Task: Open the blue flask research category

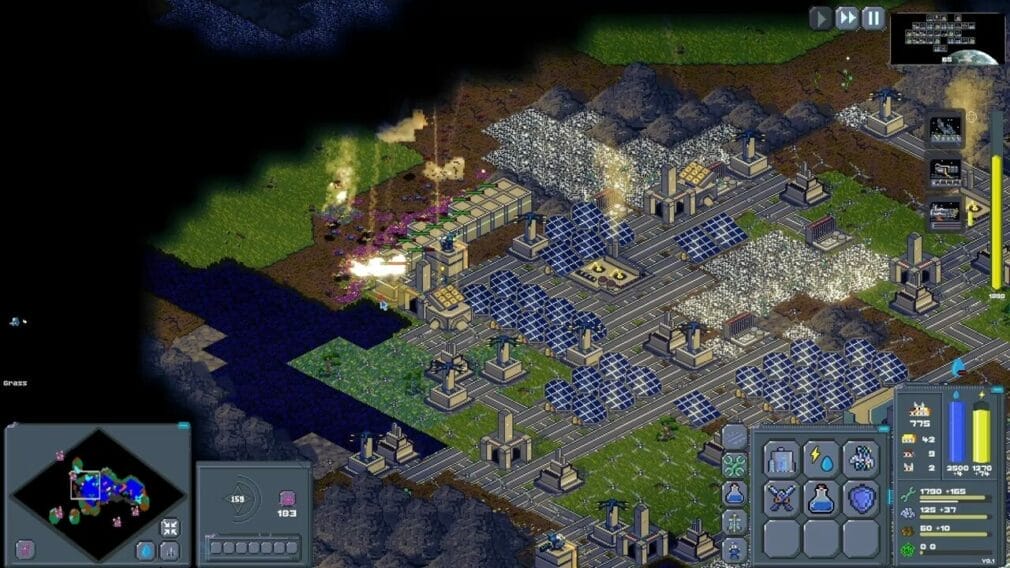Action: [x=821, y=498]
